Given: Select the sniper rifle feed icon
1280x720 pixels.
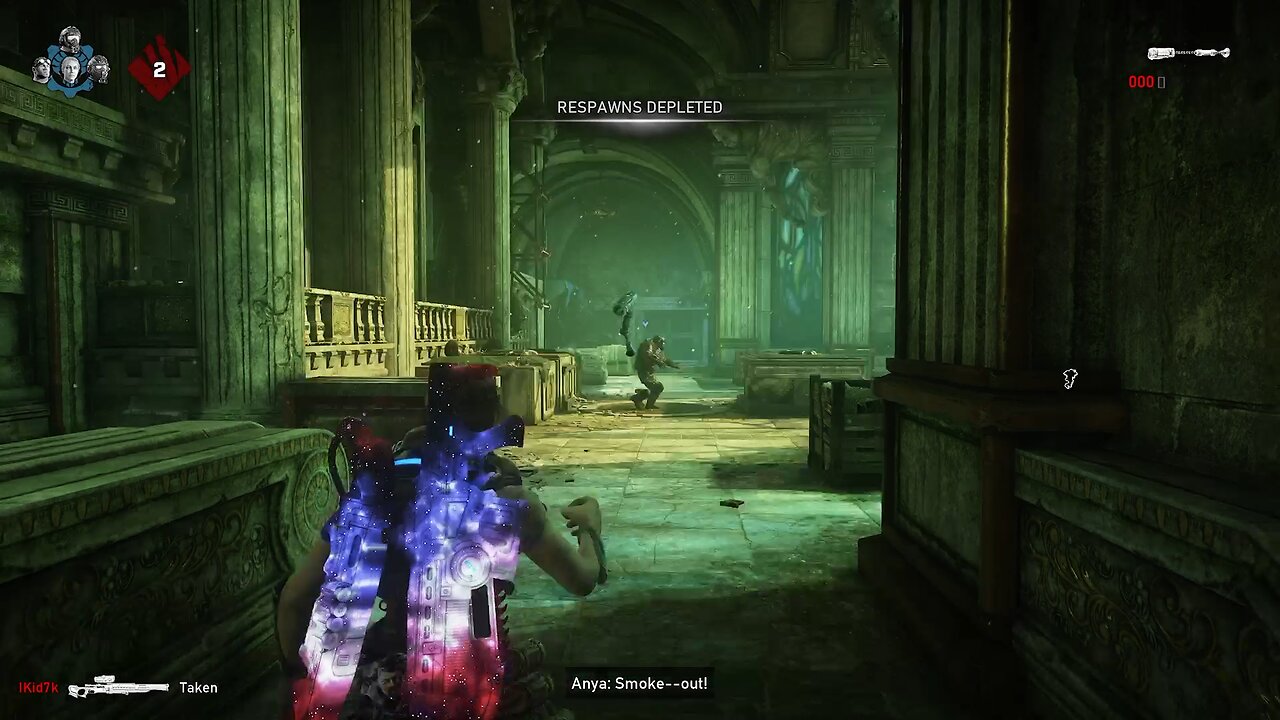Looking at the screenshot, I should click(119, 688).
